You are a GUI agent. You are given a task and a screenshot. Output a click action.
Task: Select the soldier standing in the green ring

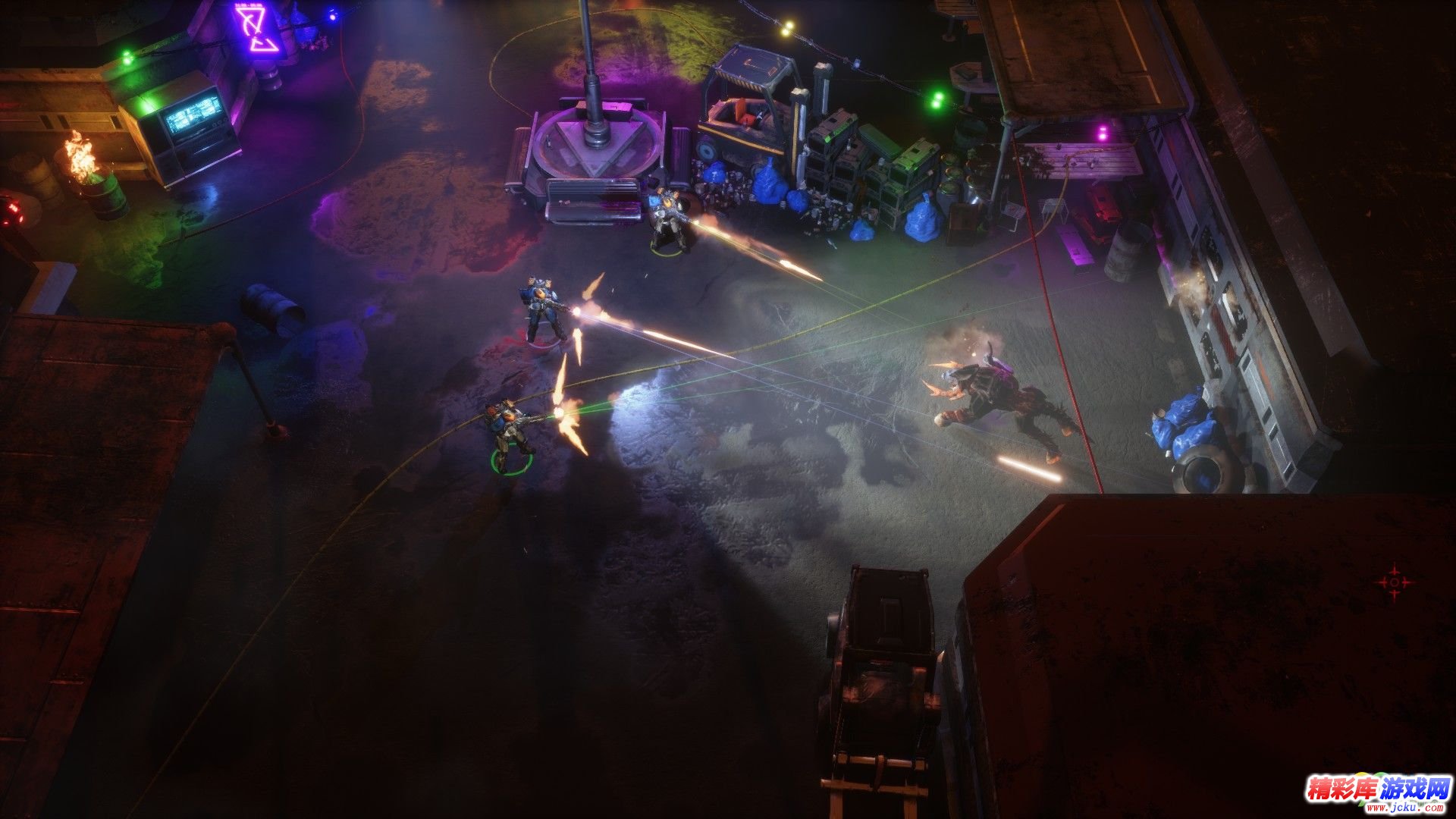[x=510, y=433]
